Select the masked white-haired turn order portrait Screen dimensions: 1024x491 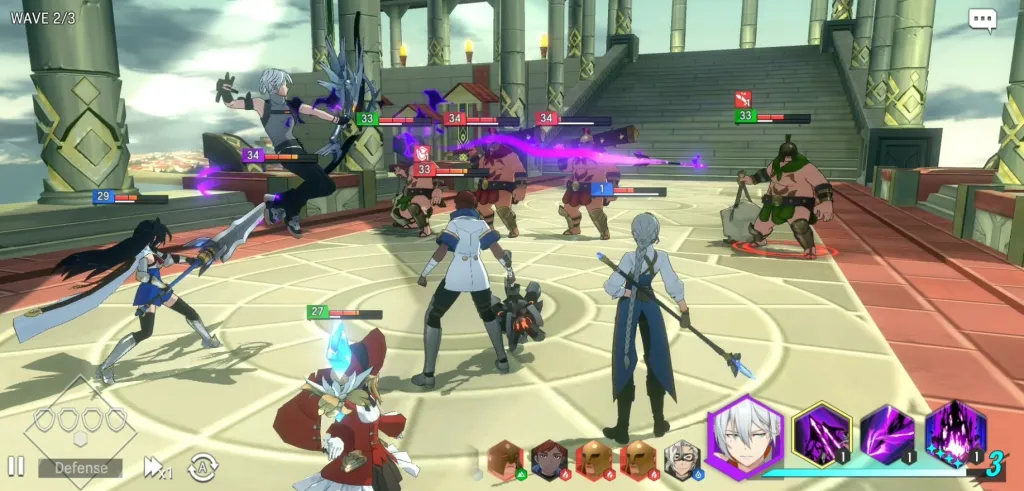tap(682, 459)
